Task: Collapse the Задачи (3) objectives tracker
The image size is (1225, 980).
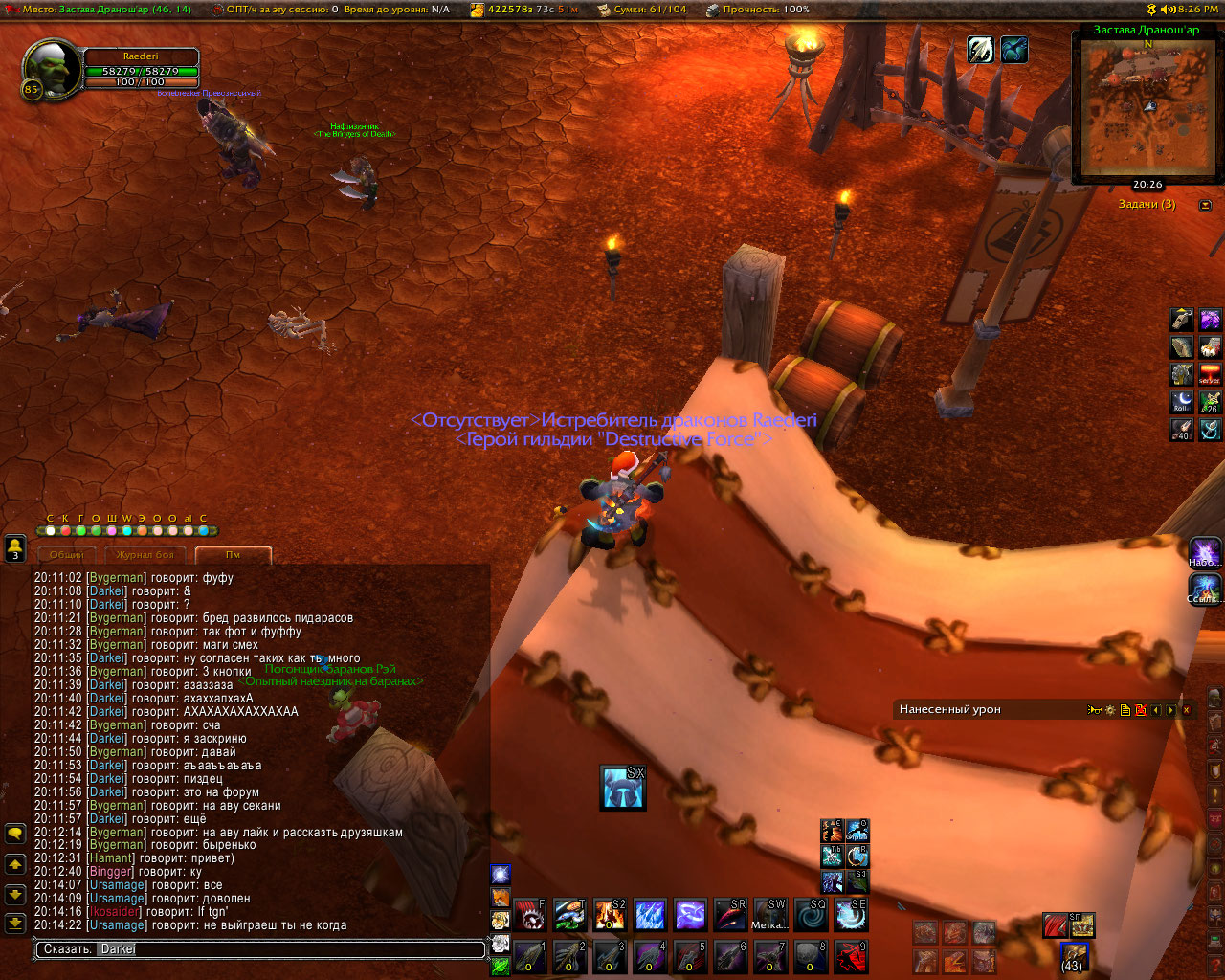Action: pos(1205,205)
